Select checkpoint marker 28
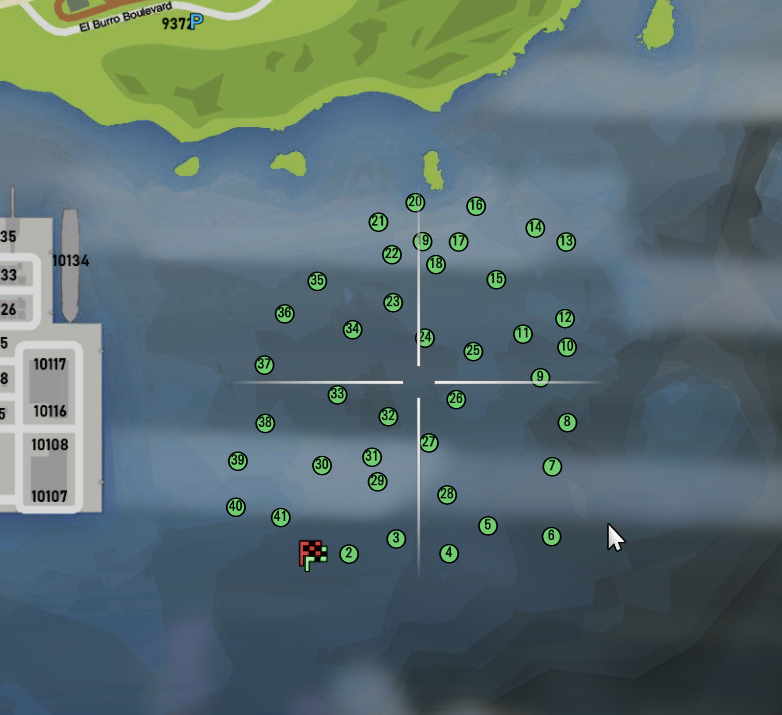 447,494
